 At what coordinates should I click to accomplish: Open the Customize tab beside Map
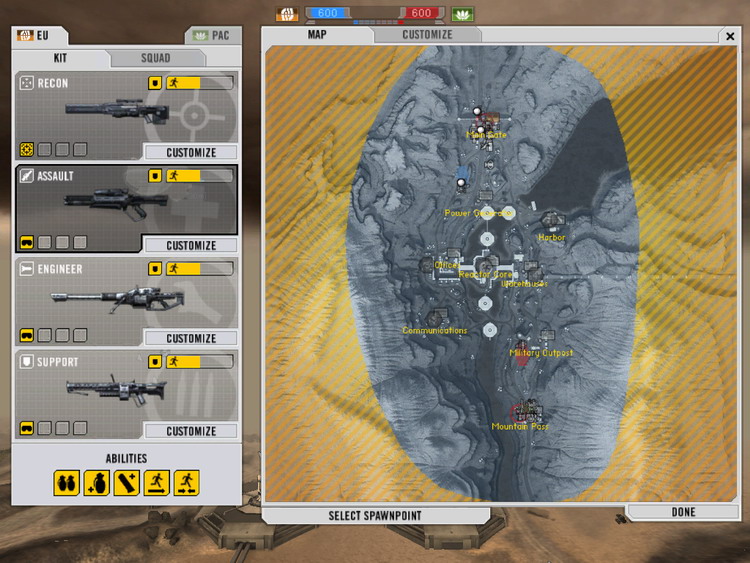427,35
